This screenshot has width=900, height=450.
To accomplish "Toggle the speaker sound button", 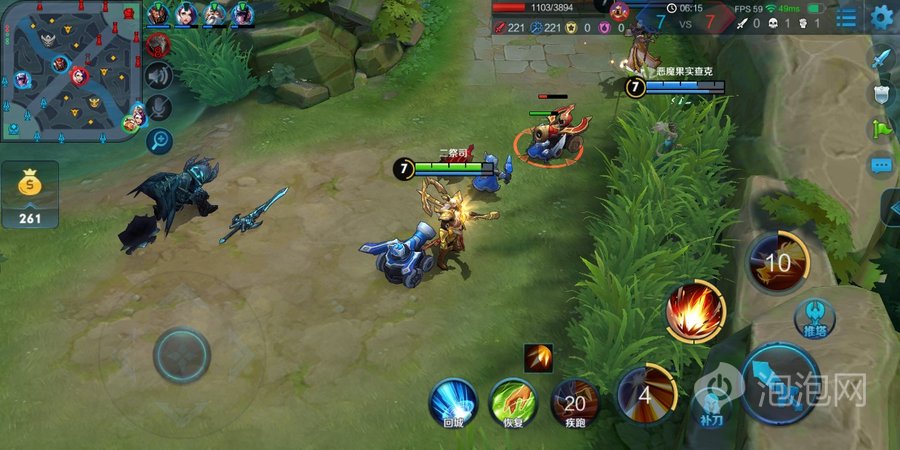I will click(x=159, y=75).
